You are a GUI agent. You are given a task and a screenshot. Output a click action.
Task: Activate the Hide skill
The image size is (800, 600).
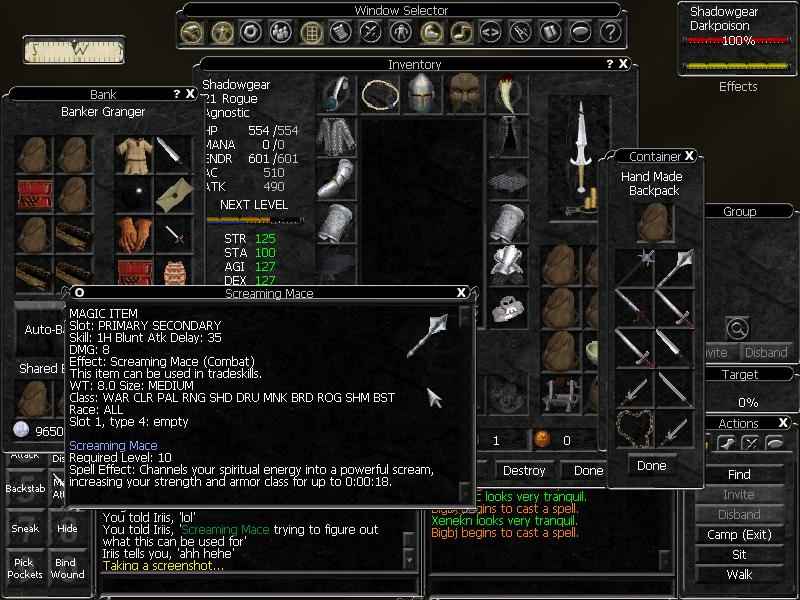pyautogui.click(x=67, y=528)
